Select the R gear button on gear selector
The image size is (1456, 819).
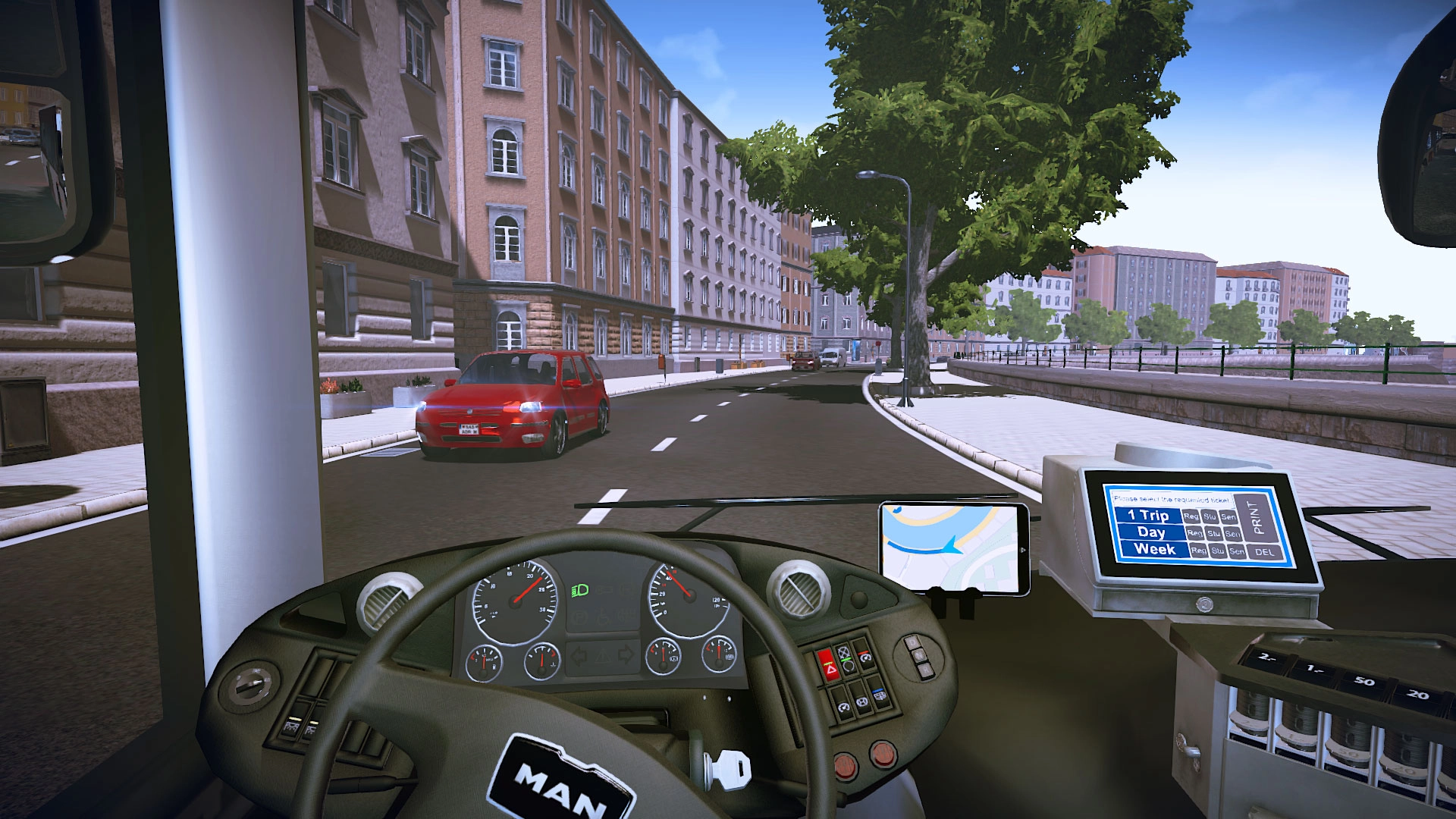927,671
